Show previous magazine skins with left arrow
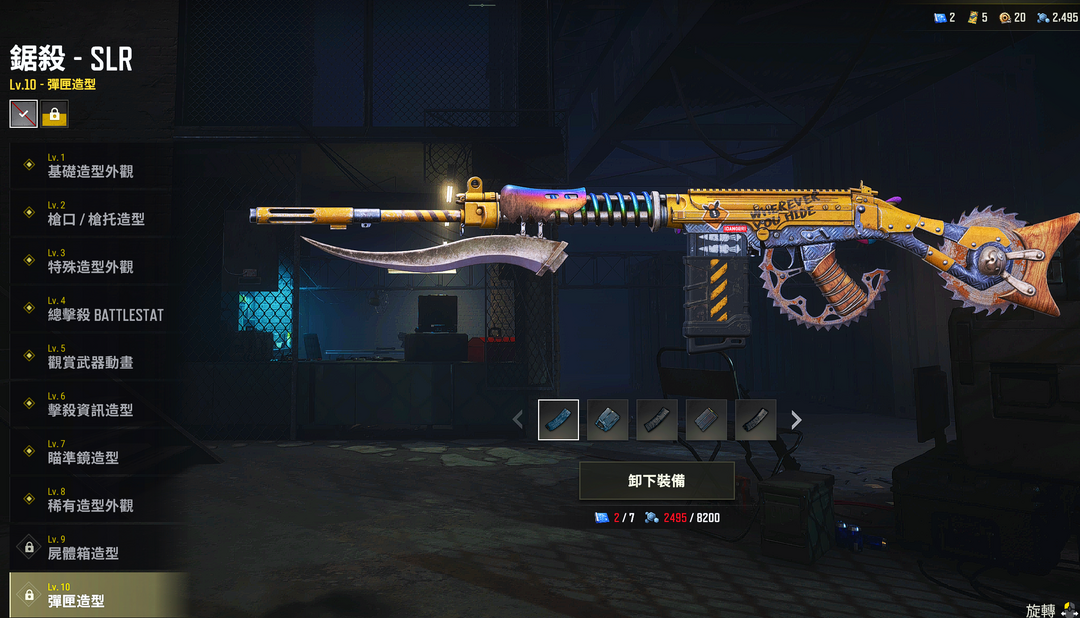This screenshot has width=1080, height=618. [x=517, y=420]
